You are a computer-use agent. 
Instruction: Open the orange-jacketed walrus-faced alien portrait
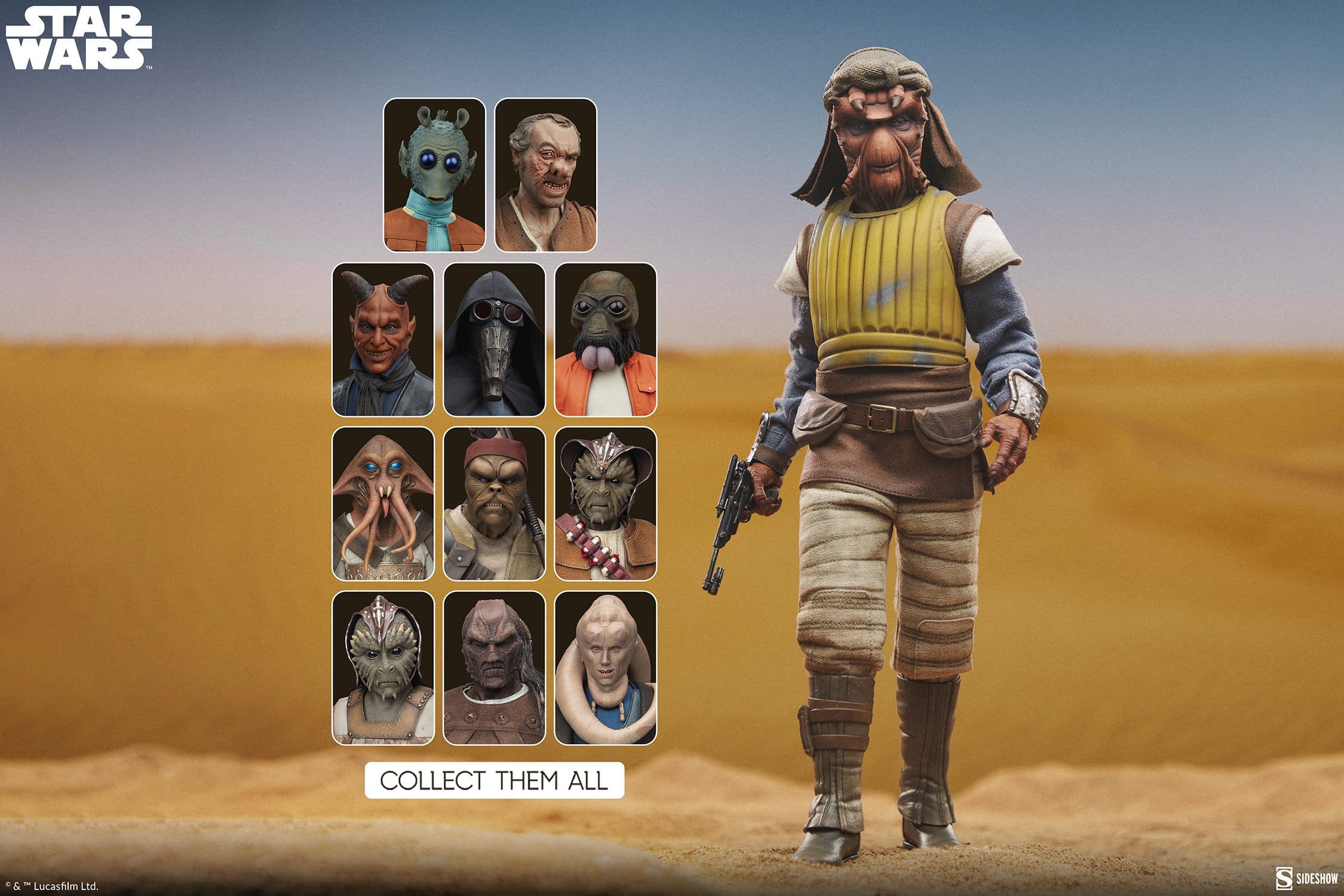tap(605, 339)
